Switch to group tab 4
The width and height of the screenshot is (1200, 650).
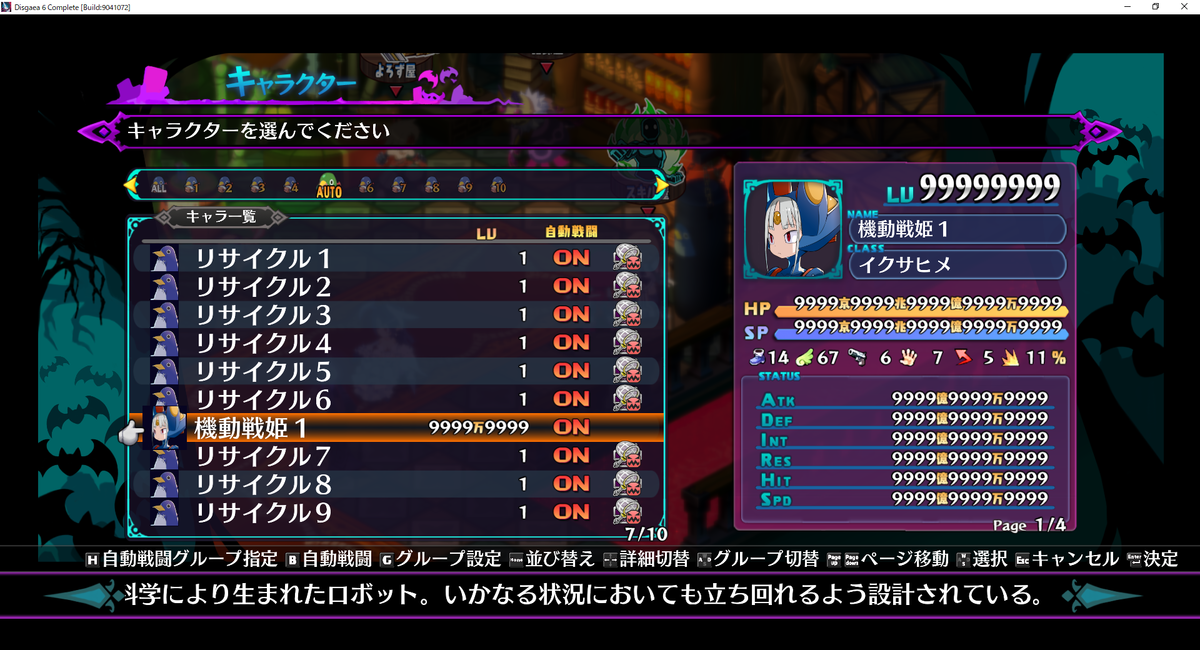(x=291, y=186)
